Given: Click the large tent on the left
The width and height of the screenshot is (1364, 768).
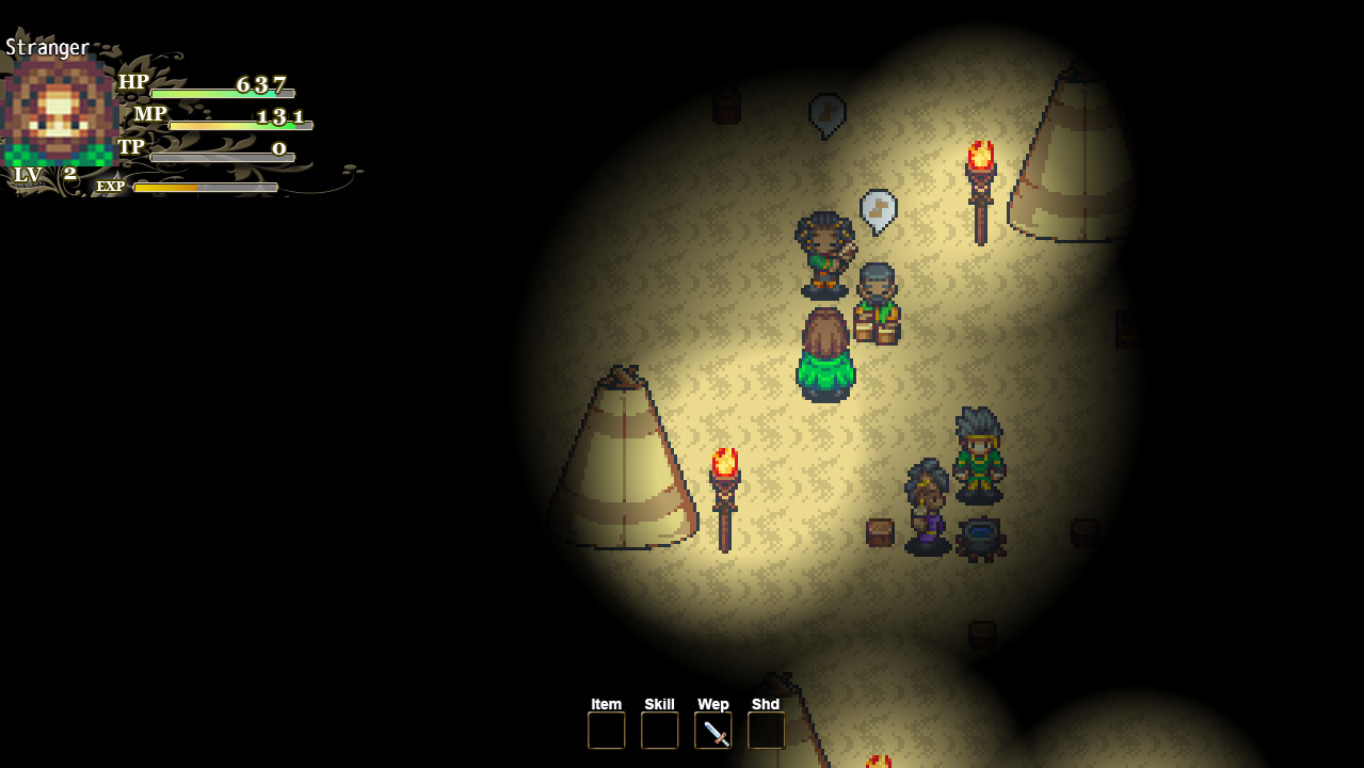Looking at the screenshot, I should (625, 470).
